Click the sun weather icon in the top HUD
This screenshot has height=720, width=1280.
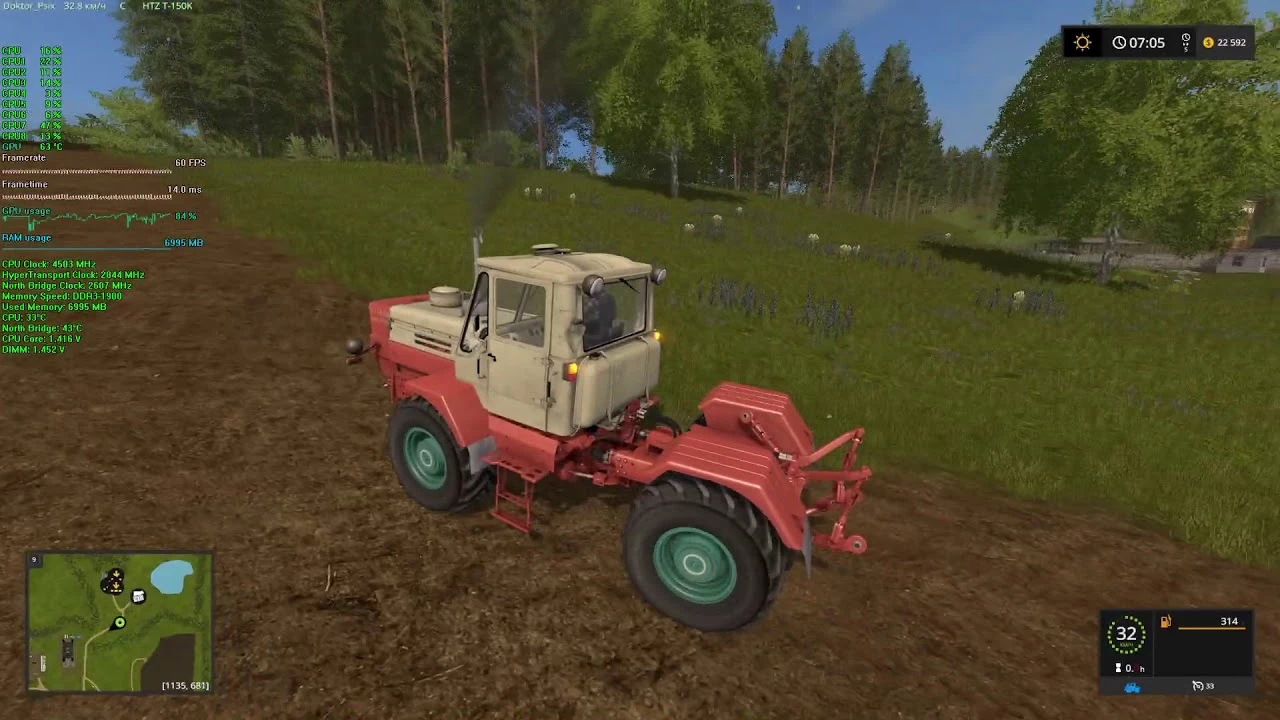point(1082,42)
